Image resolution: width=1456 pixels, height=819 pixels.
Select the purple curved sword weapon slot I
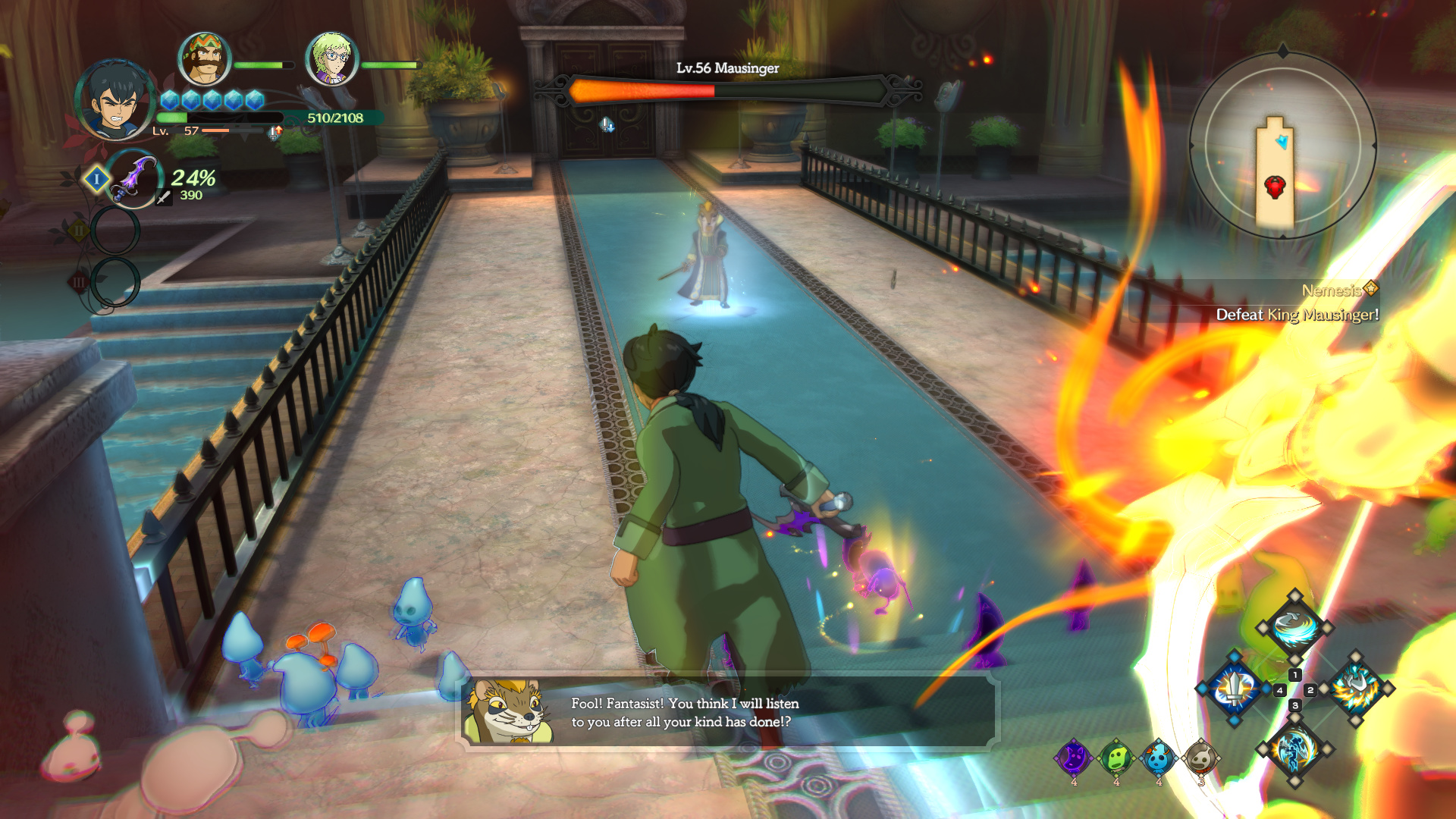133,179
